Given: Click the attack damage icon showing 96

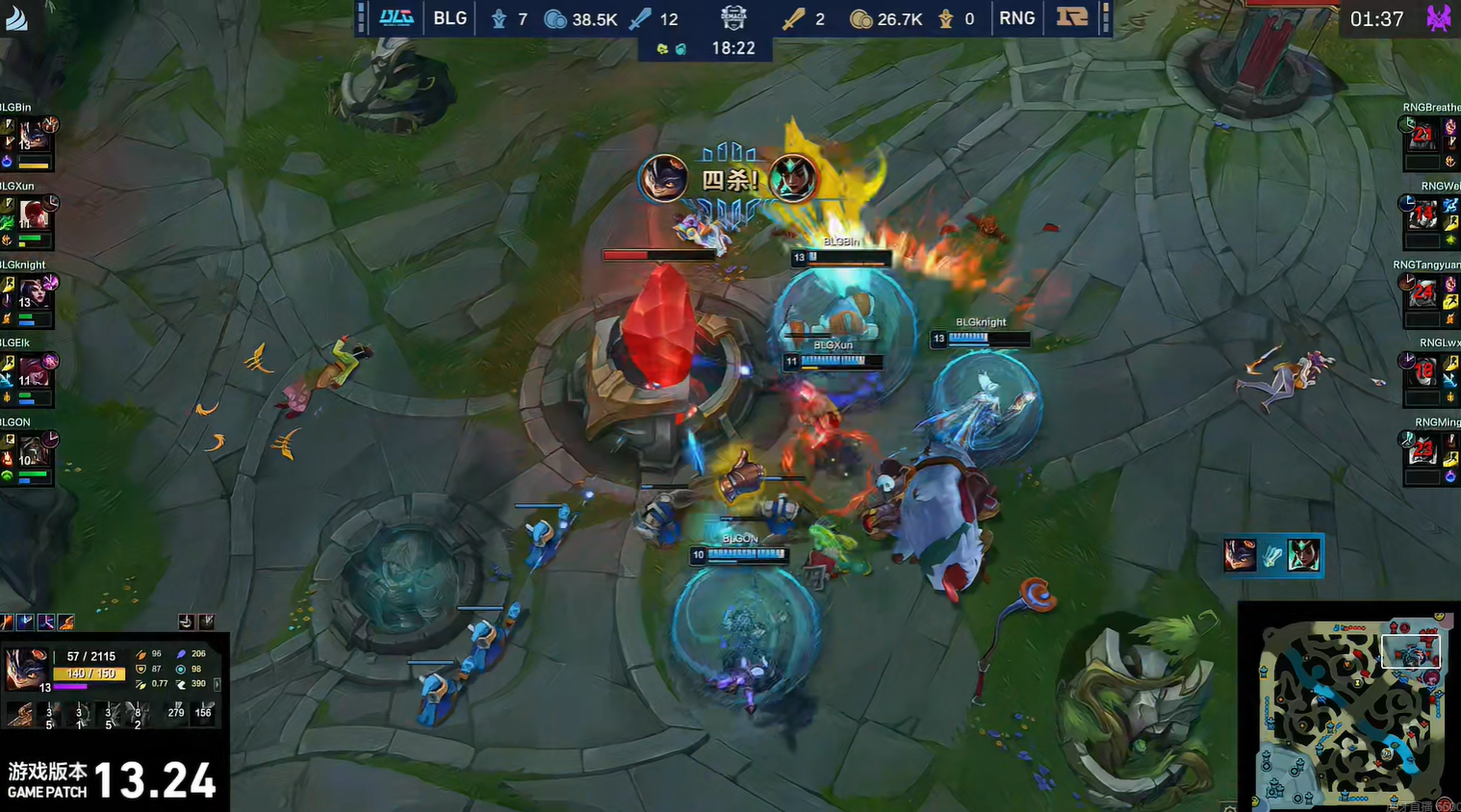Looking at the screenshot, I should click(x=140, y=653).
